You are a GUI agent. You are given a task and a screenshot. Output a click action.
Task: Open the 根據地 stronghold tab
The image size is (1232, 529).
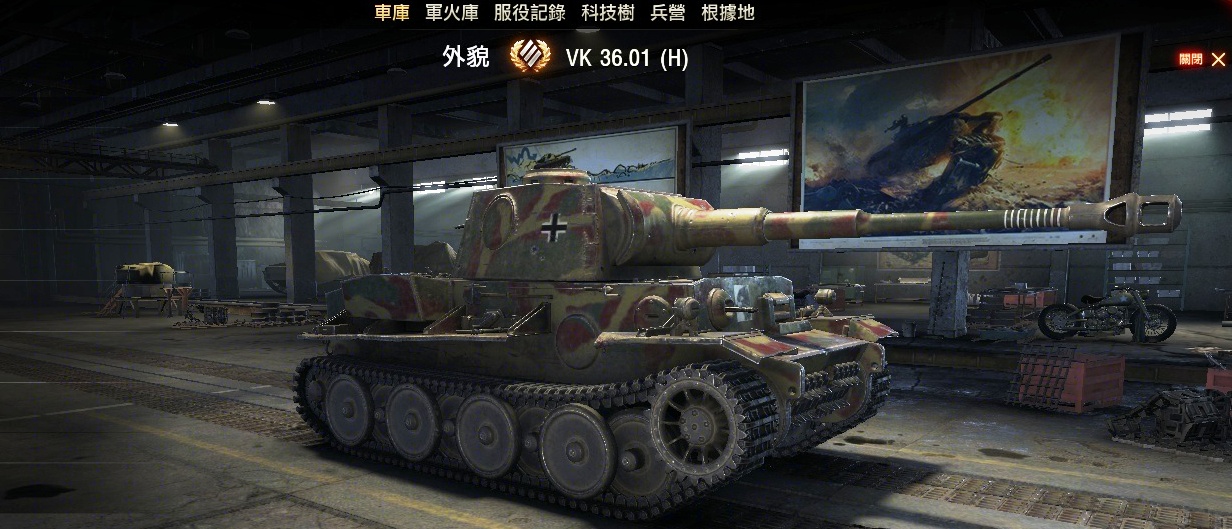point(728,13)
